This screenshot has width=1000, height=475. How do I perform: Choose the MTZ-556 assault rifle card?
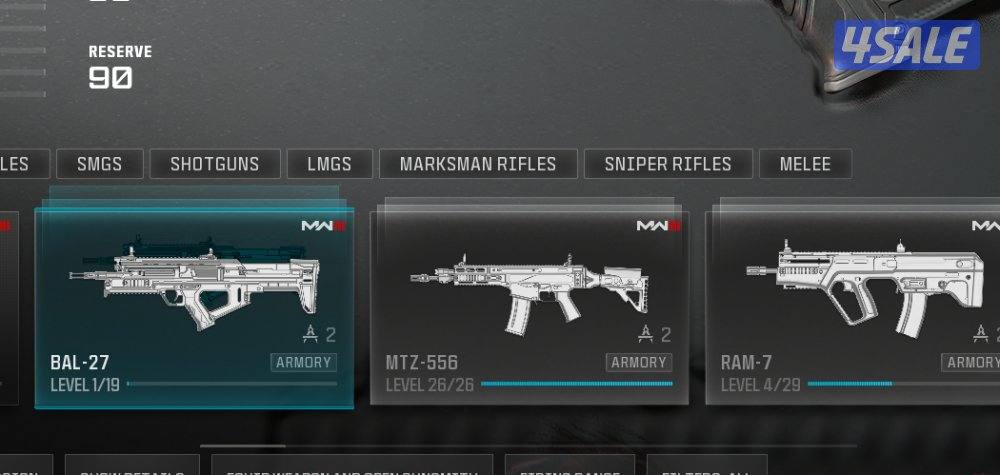click(x=529, y=305)
